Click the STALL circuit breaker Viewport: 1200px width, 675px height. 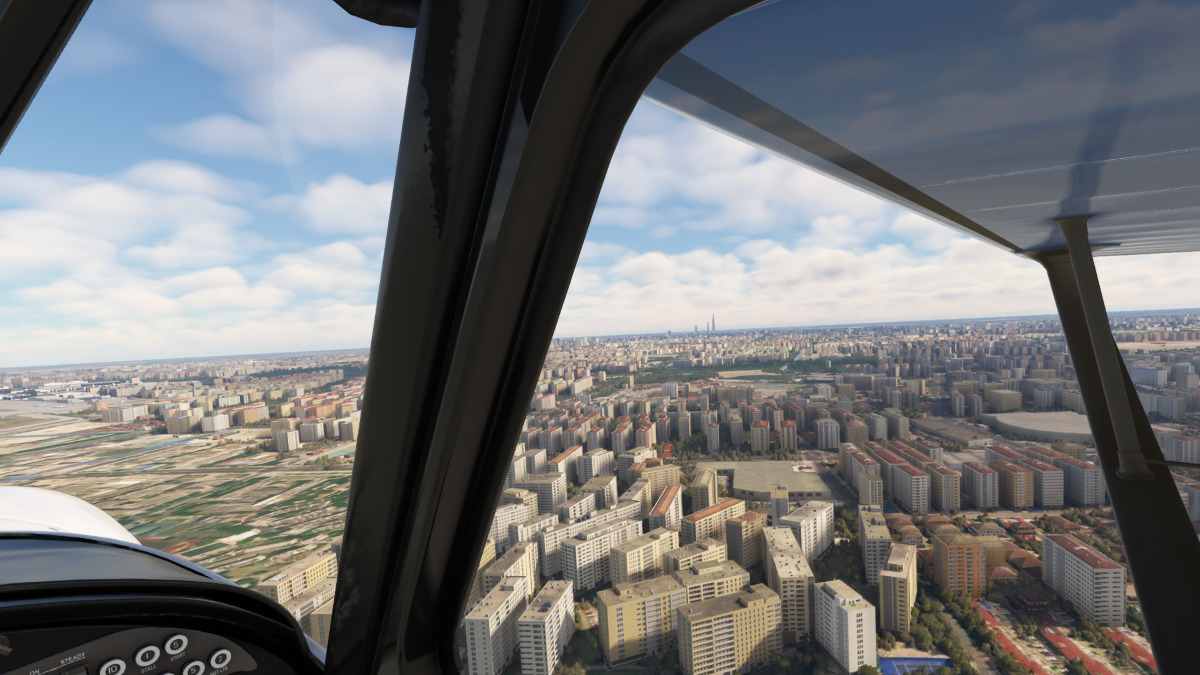[x=147, y=656]
